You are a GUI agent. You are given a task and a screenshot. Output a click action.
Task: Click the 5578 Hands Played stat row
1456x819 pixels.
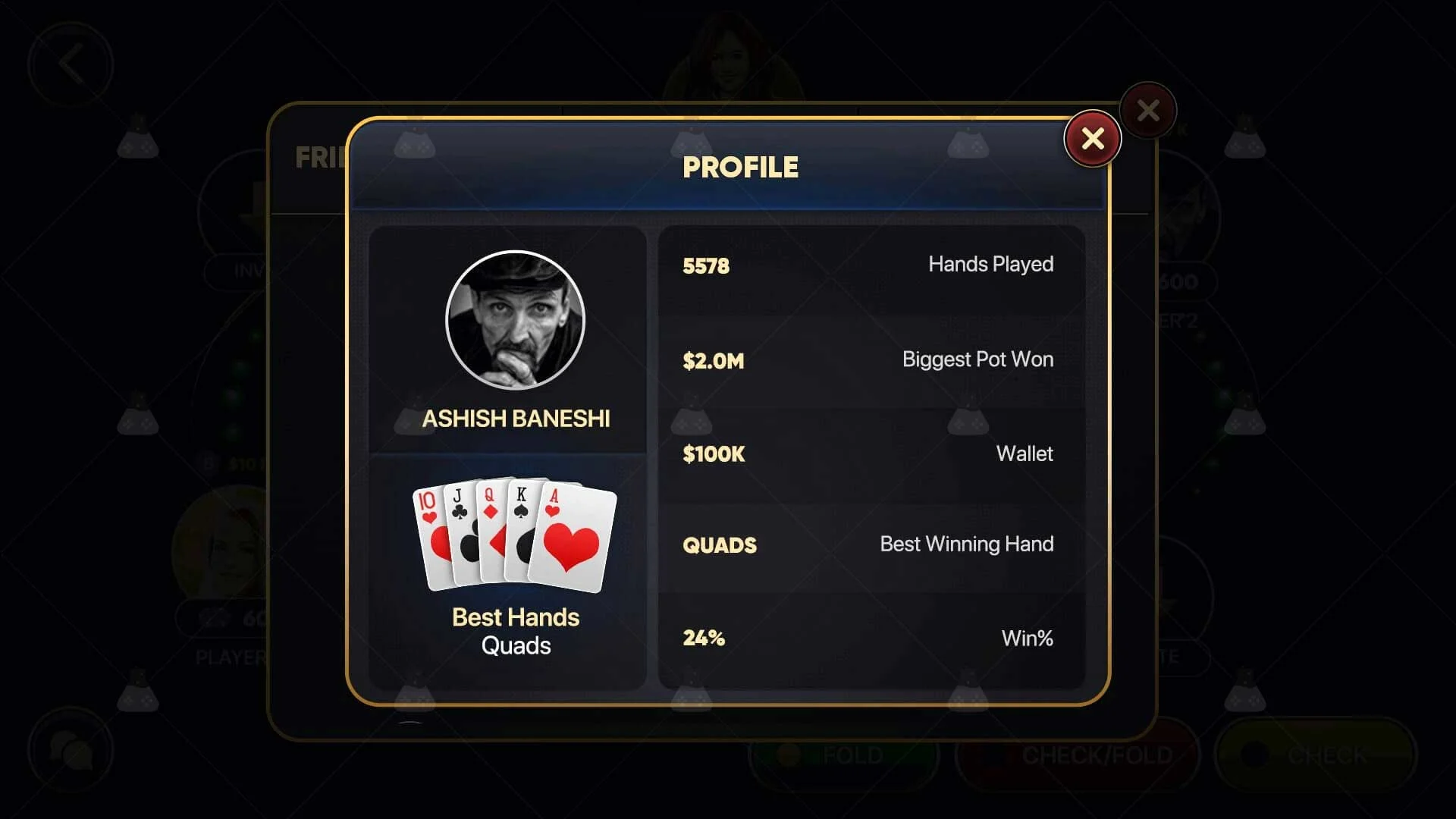click(868, 265)
